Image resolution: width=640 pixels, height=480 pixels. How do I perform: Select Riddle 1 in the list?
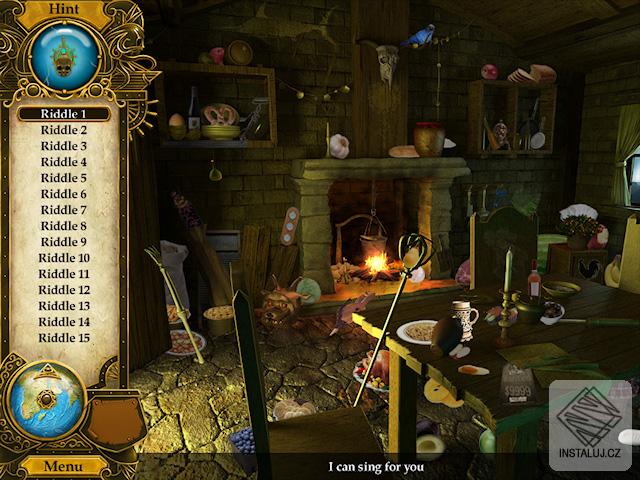pos(63,114)
